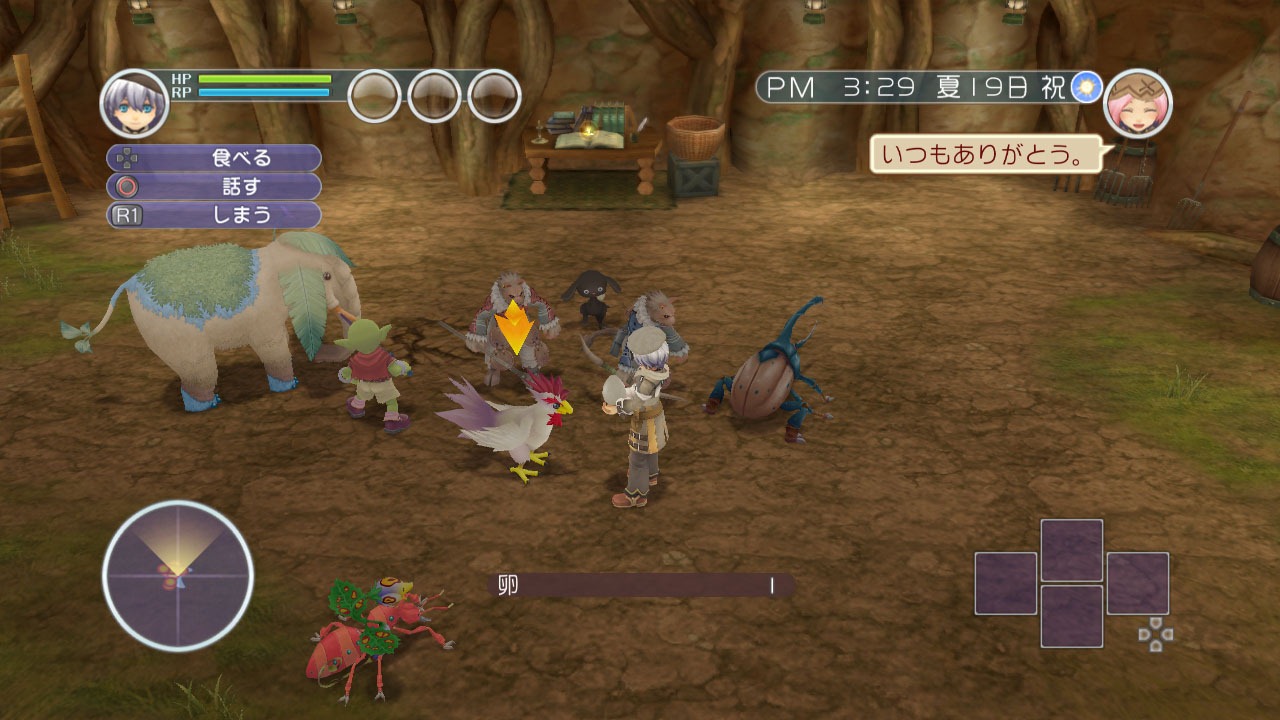
Task: Click the sunny weather icon
Action: (1084, 88)
